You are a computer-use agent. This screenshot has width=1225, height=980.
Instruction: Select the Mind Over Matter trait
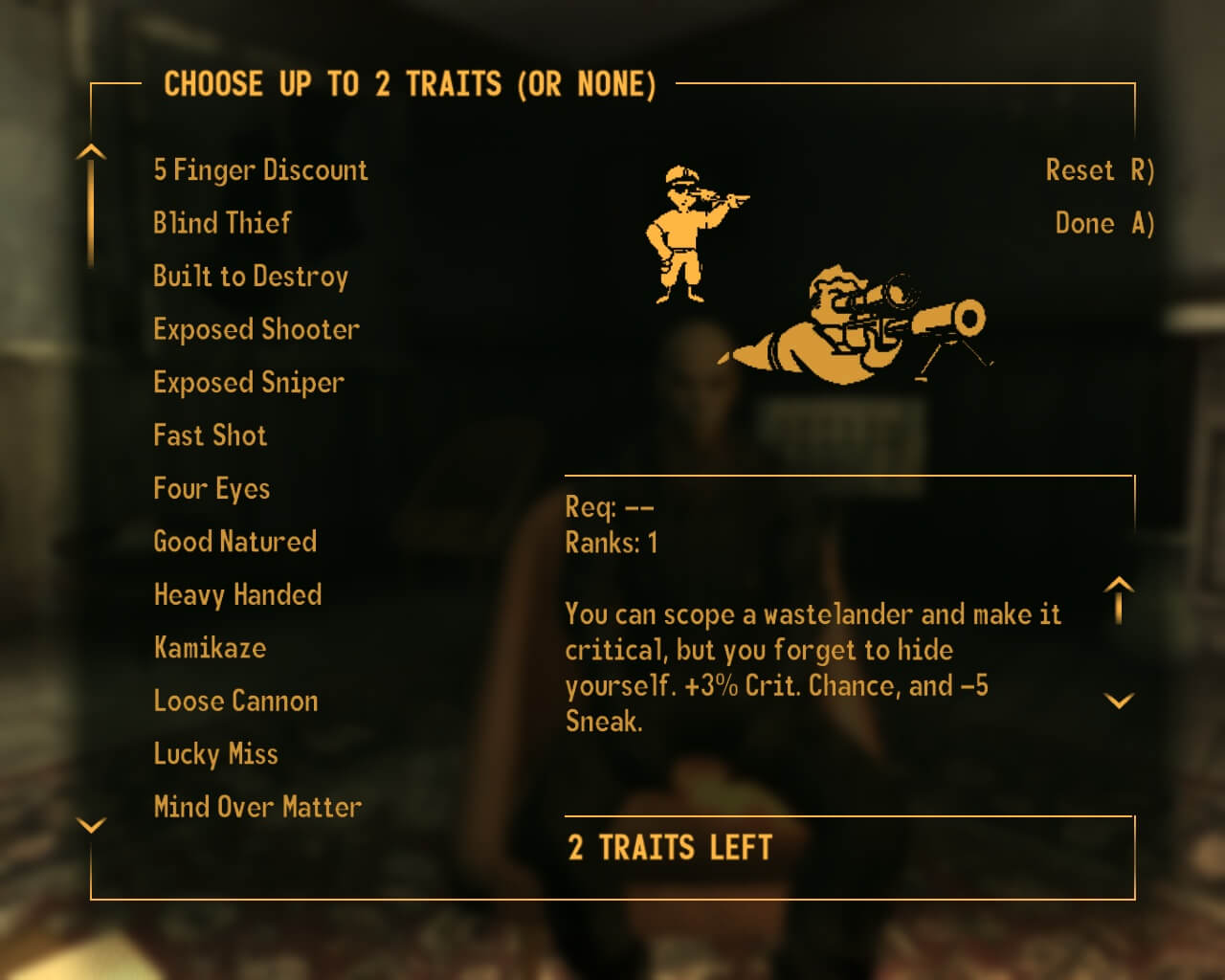pyautogui.click(x=256, y=807)
